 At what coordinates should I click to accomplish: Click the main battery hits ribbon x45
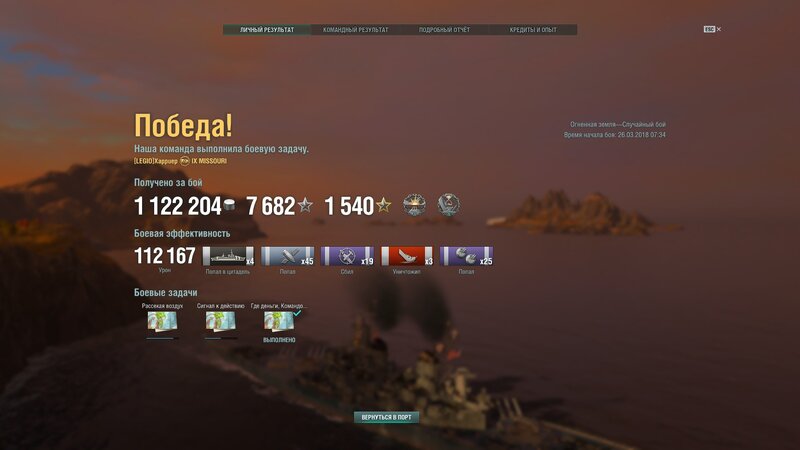[288, 256]
